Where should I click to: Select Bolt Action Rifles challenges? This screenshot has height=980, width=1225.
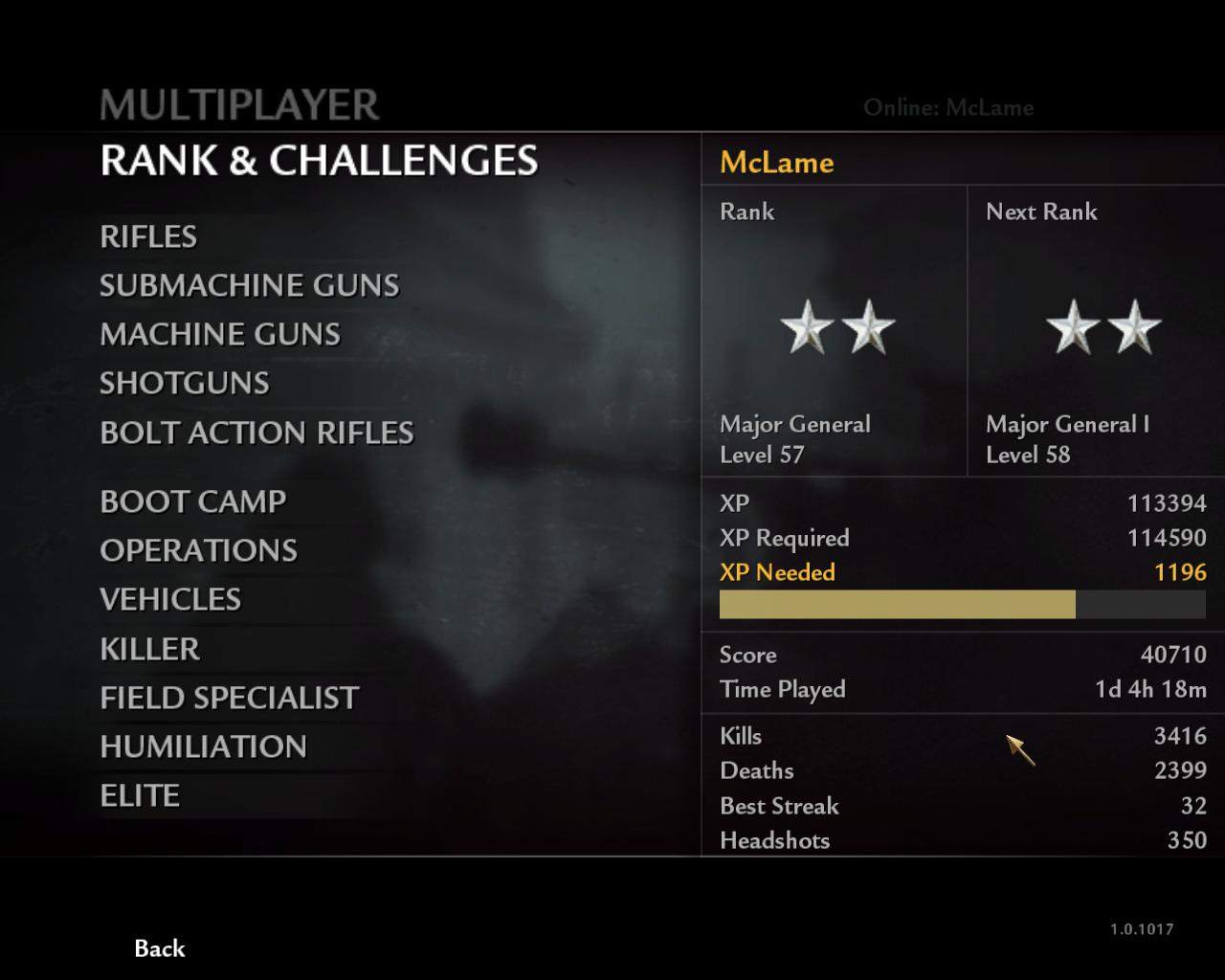click(x=256, y=433)
